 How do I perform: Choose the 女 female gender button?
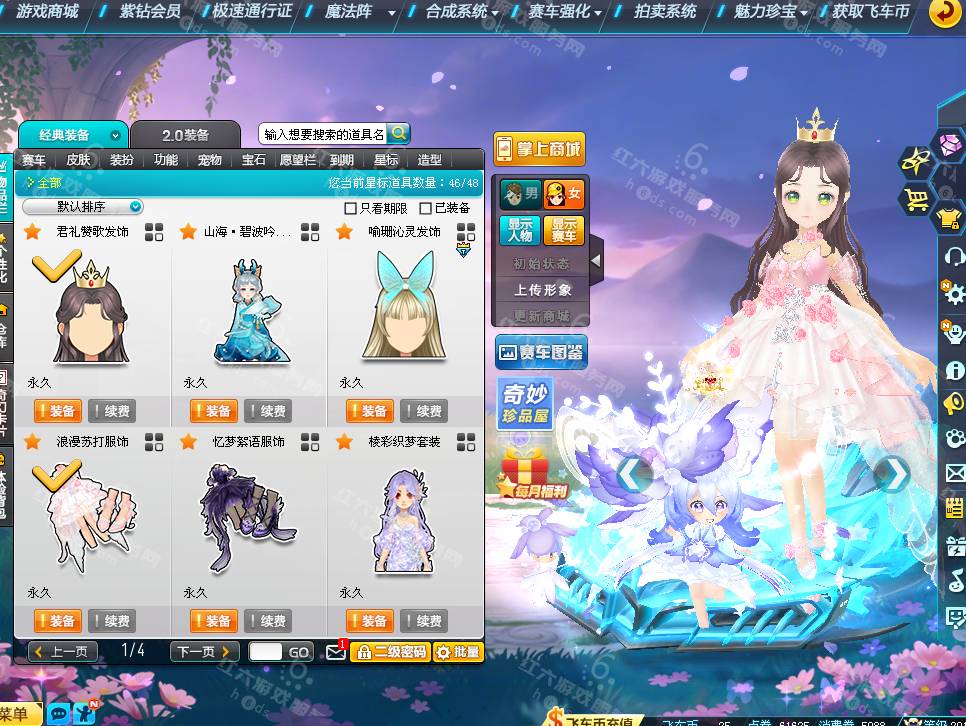pyautogui.click(x=564, y=195)
